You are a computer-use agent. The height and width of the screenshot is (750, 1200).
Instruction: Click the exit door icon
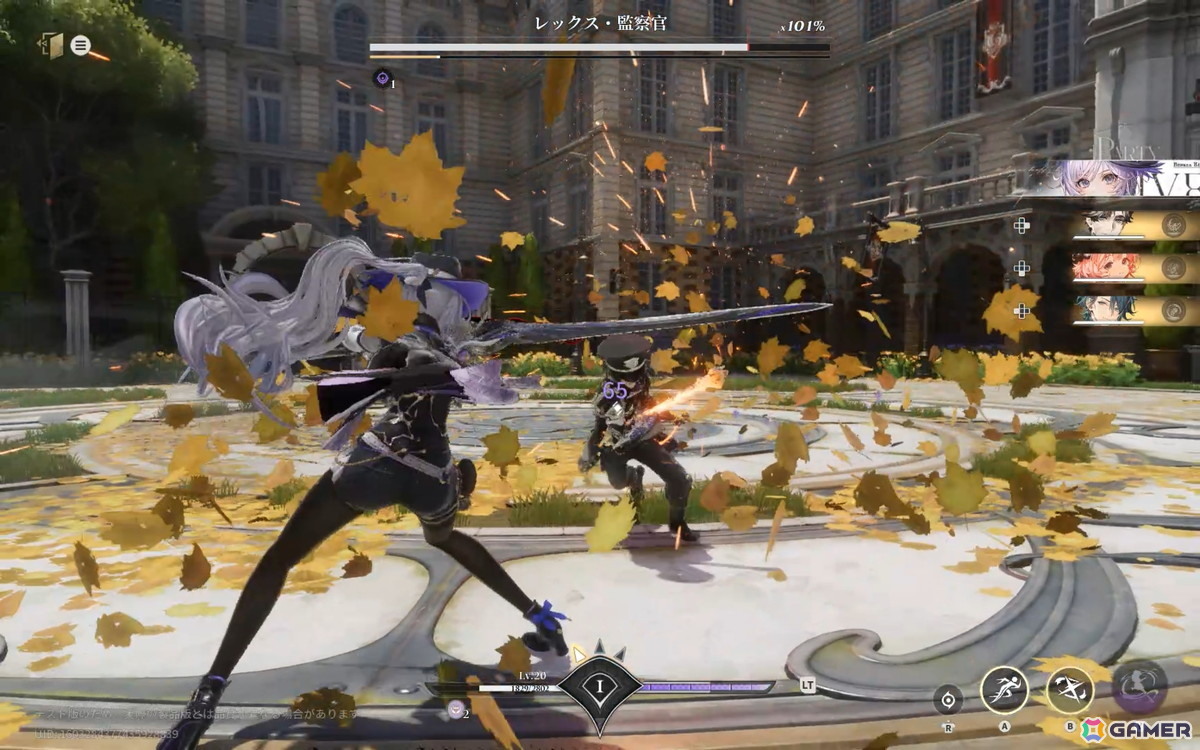[x=51, y=45]
